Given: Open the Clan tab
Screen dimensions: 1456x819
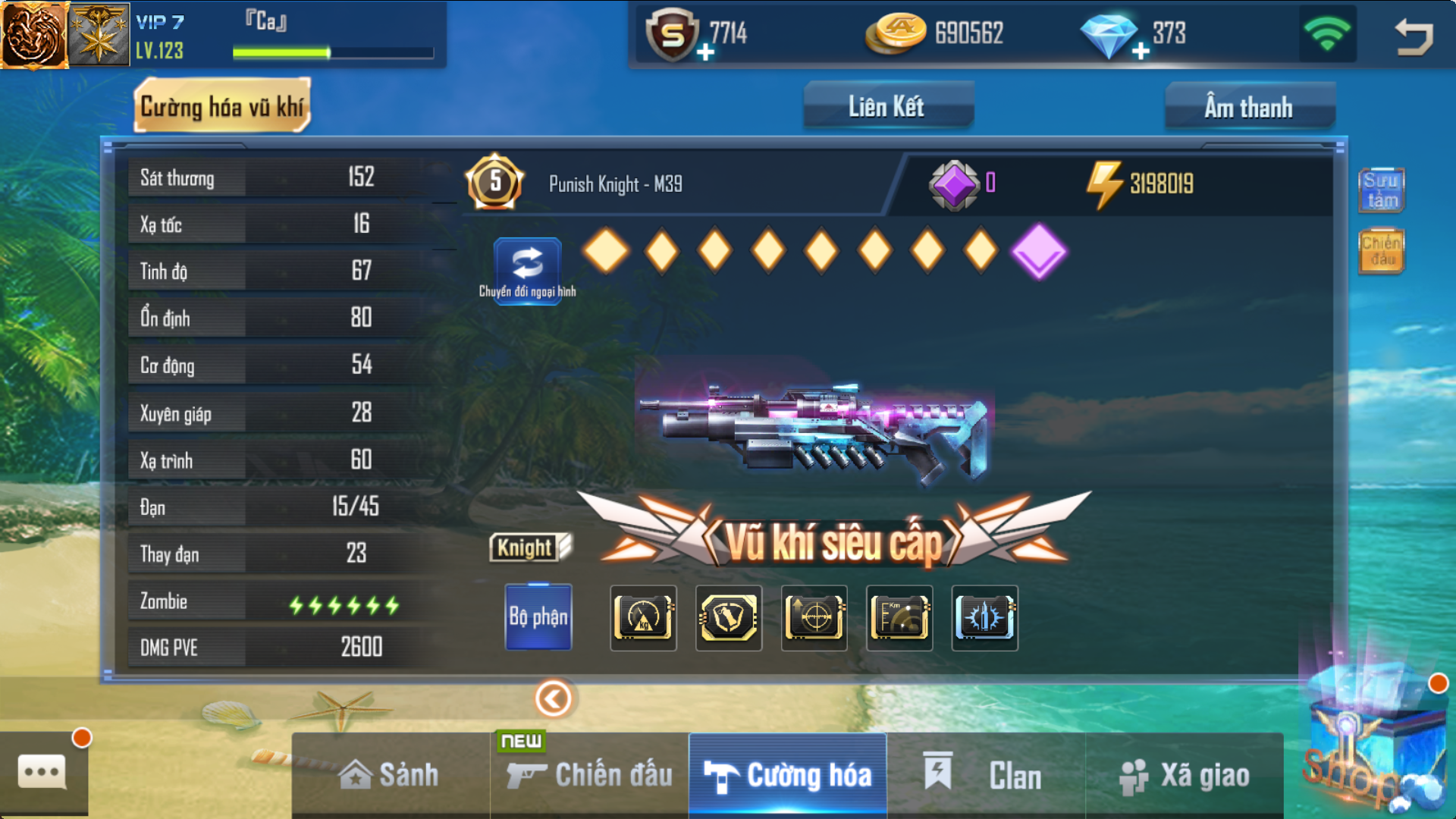Looking at the screenshot, I should point(986,775).
